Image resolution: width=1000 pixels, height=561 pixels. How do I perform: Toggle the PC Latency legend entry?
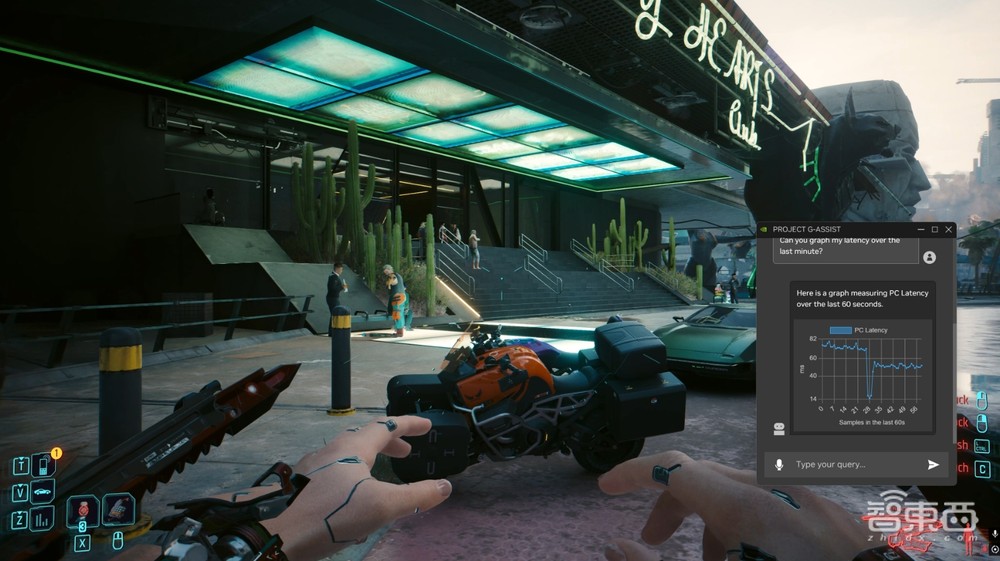858,330
